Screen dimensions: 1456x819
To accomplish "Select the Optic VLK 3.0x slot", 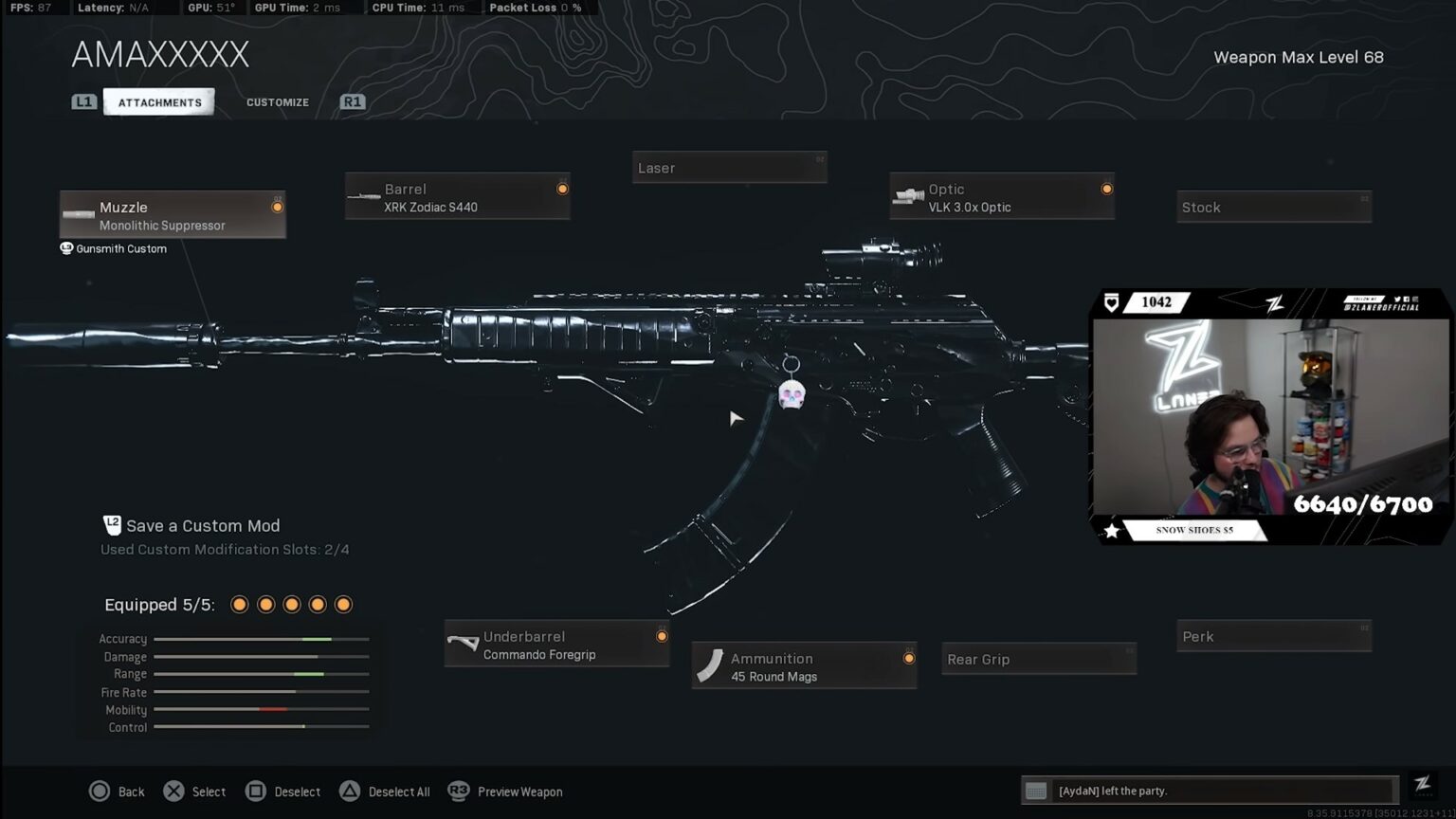I will click(x=1002, y=197).
